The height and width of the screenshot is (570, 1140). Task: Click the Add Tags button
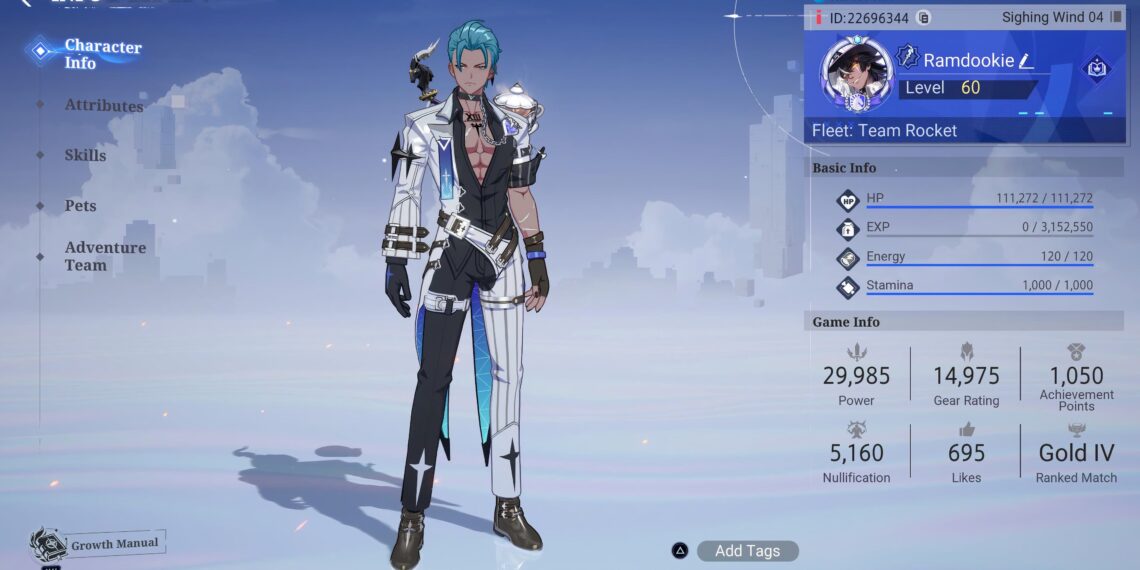747,551
